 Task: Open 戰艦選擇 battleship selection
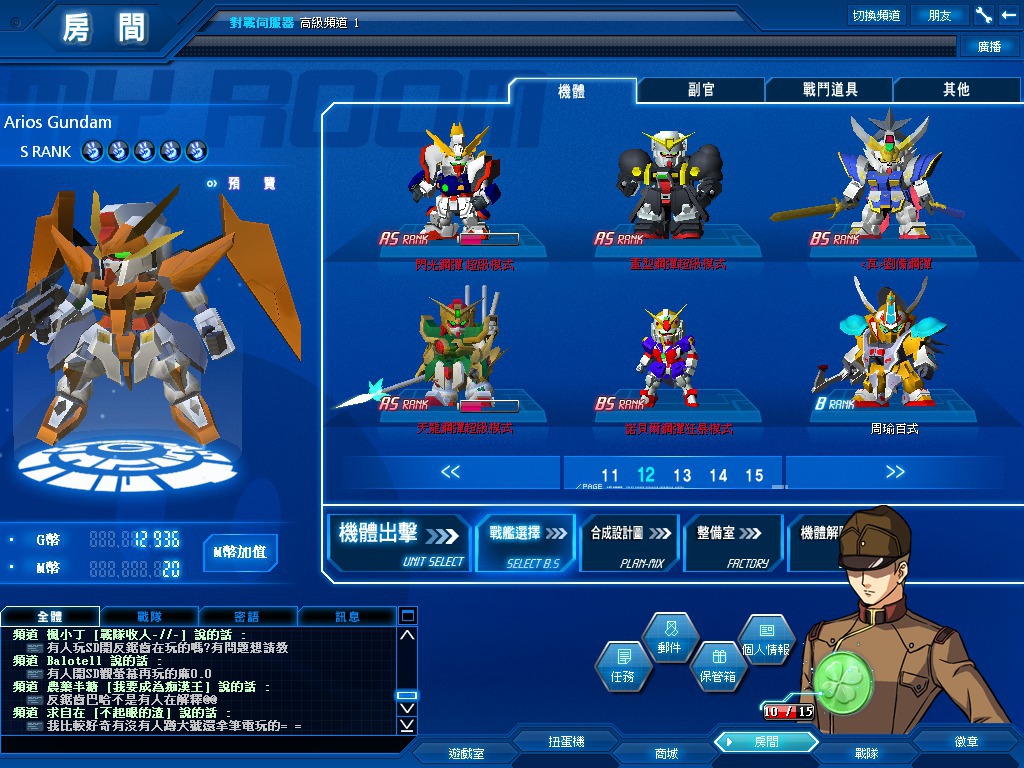(x=526, y=543)
